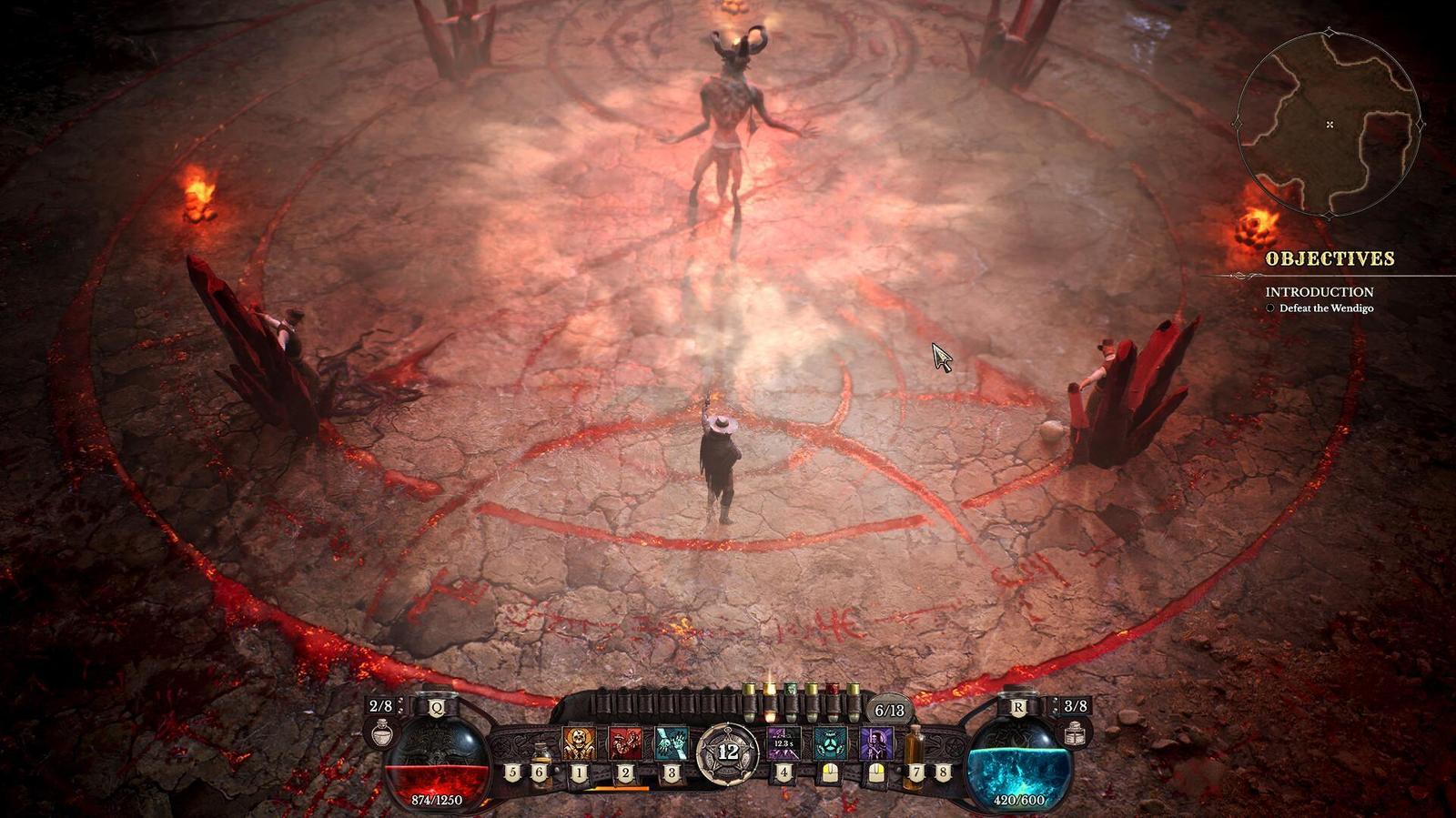This screenshot has height=818, width=1456.
Task: Use the teal hand ability in slot 3
Action: pos(672,743)
